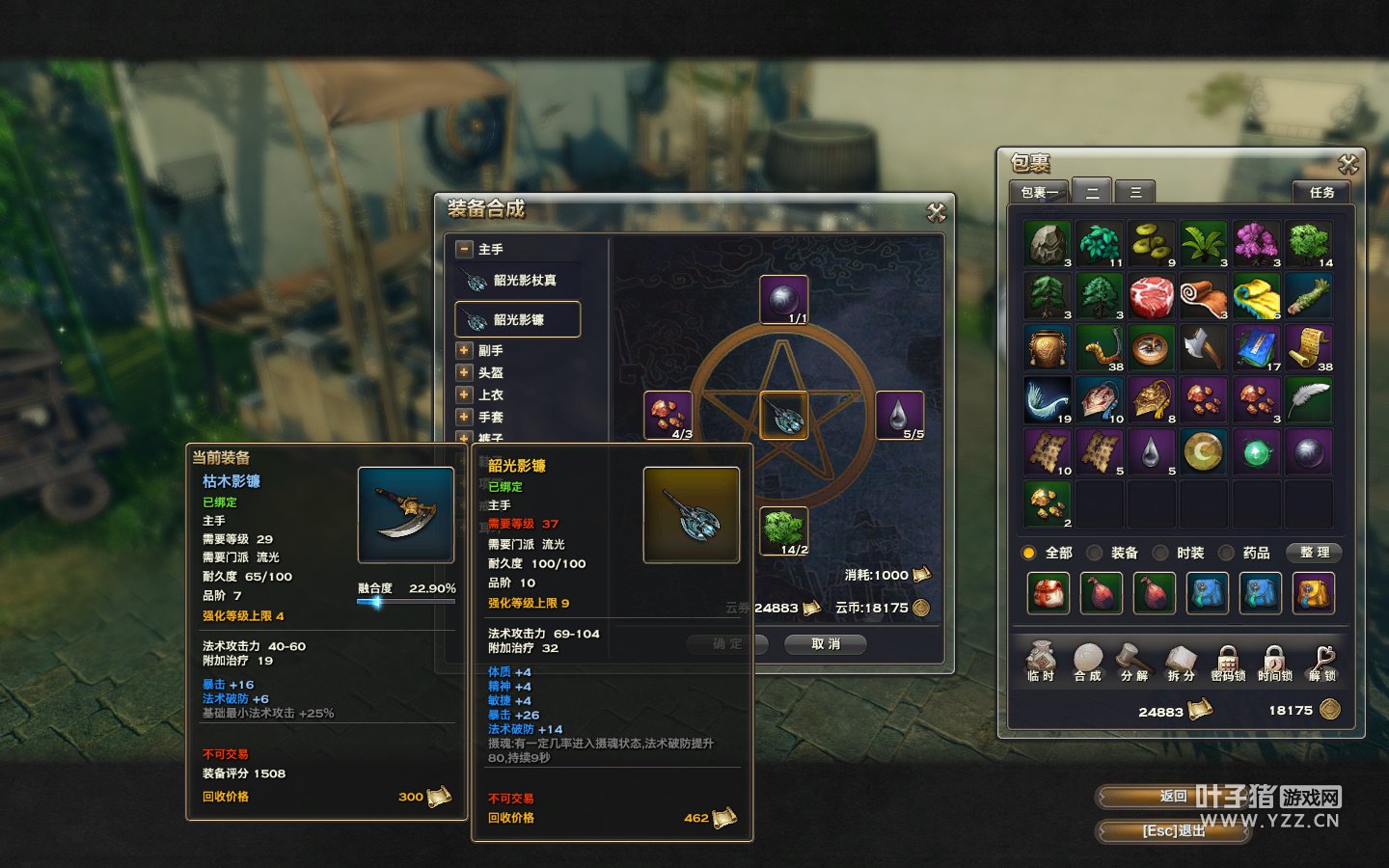Activate the 密码锁 lock icon
This screenshot has height=868, width=1389.
coord(1227,662)
